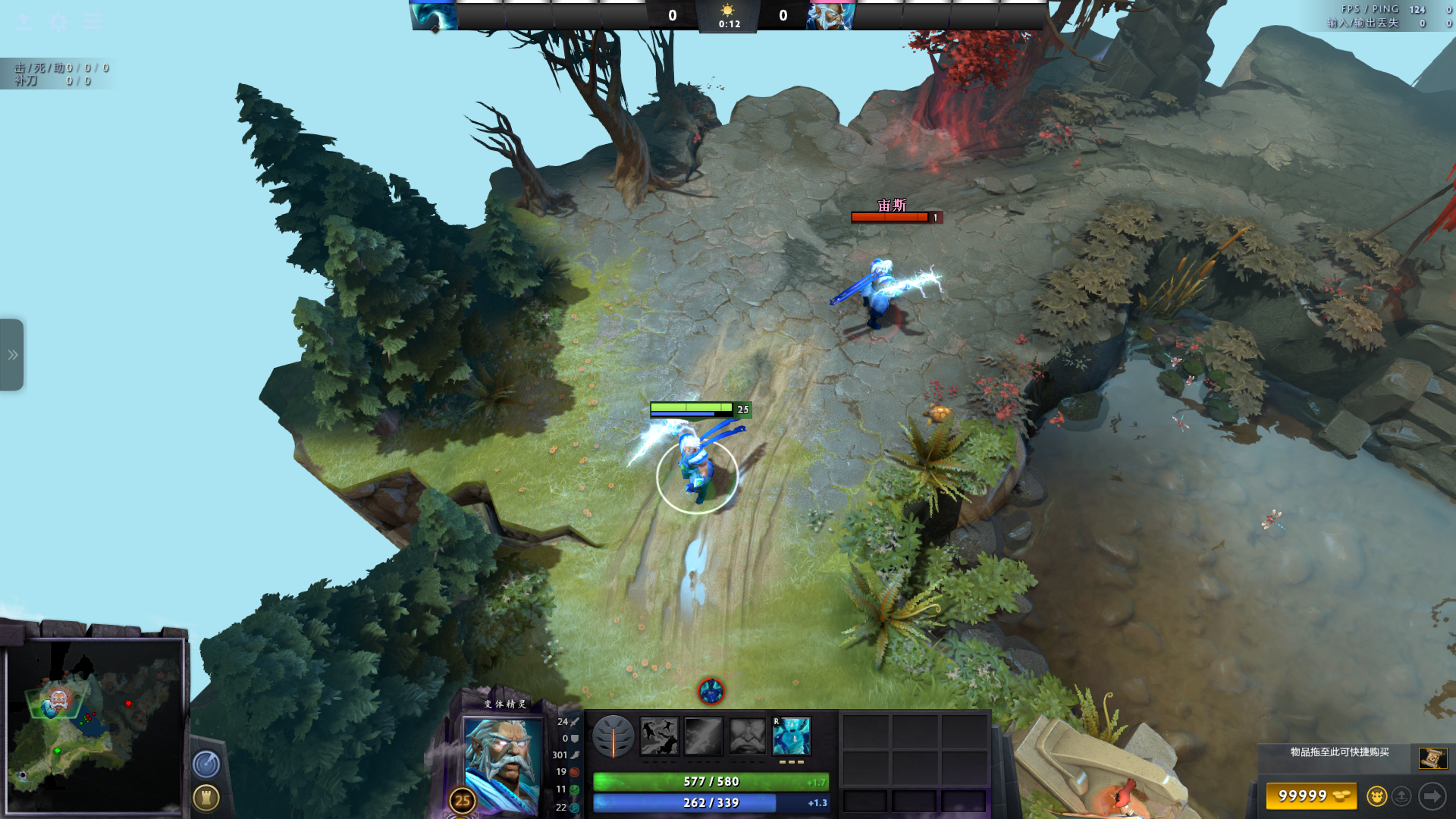
Task: Click the scan radar button beside minimap
Action: (x=206, y=764)
